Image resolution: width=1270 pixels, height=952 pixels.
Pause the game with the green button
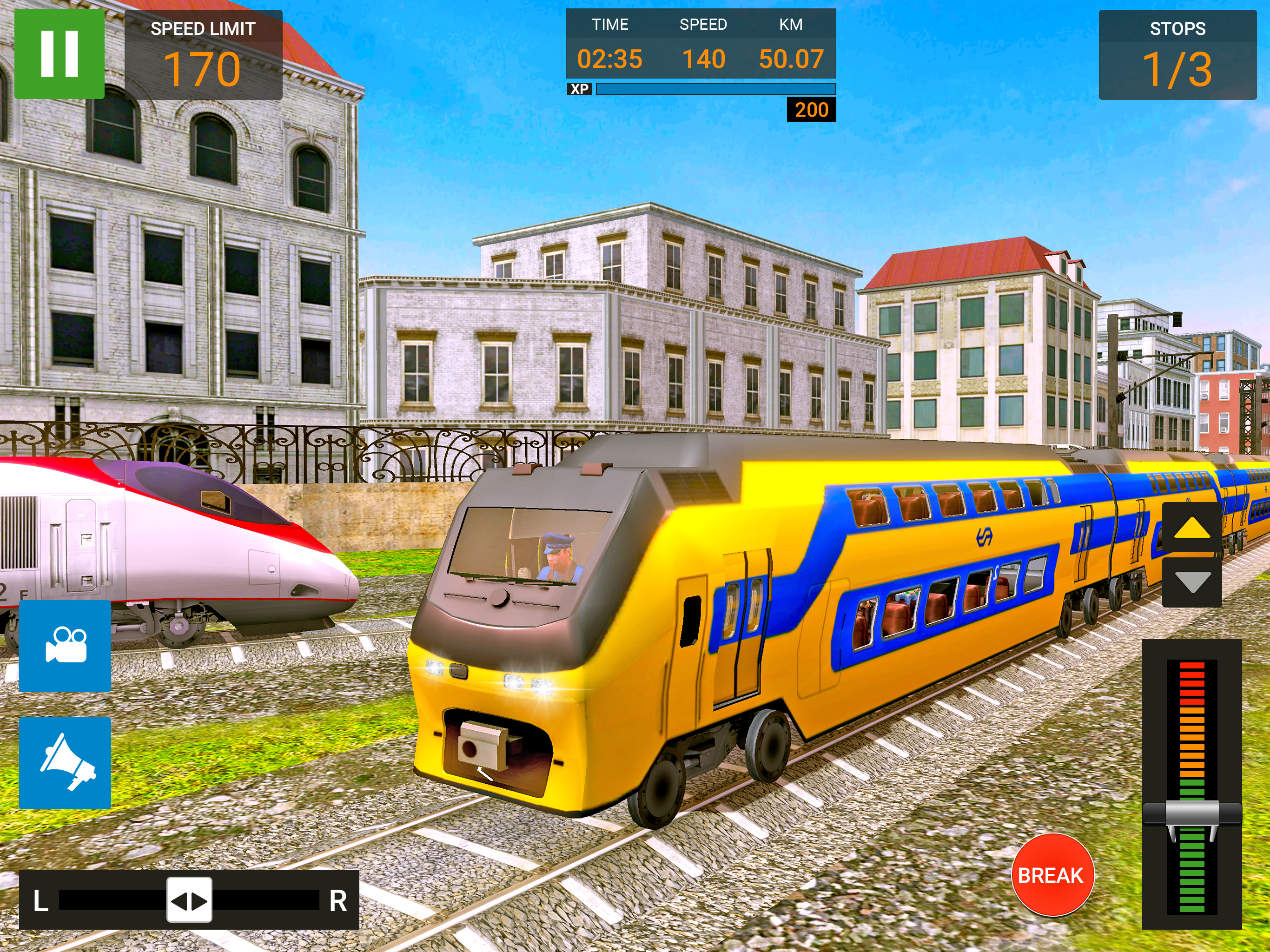(59, 53)
